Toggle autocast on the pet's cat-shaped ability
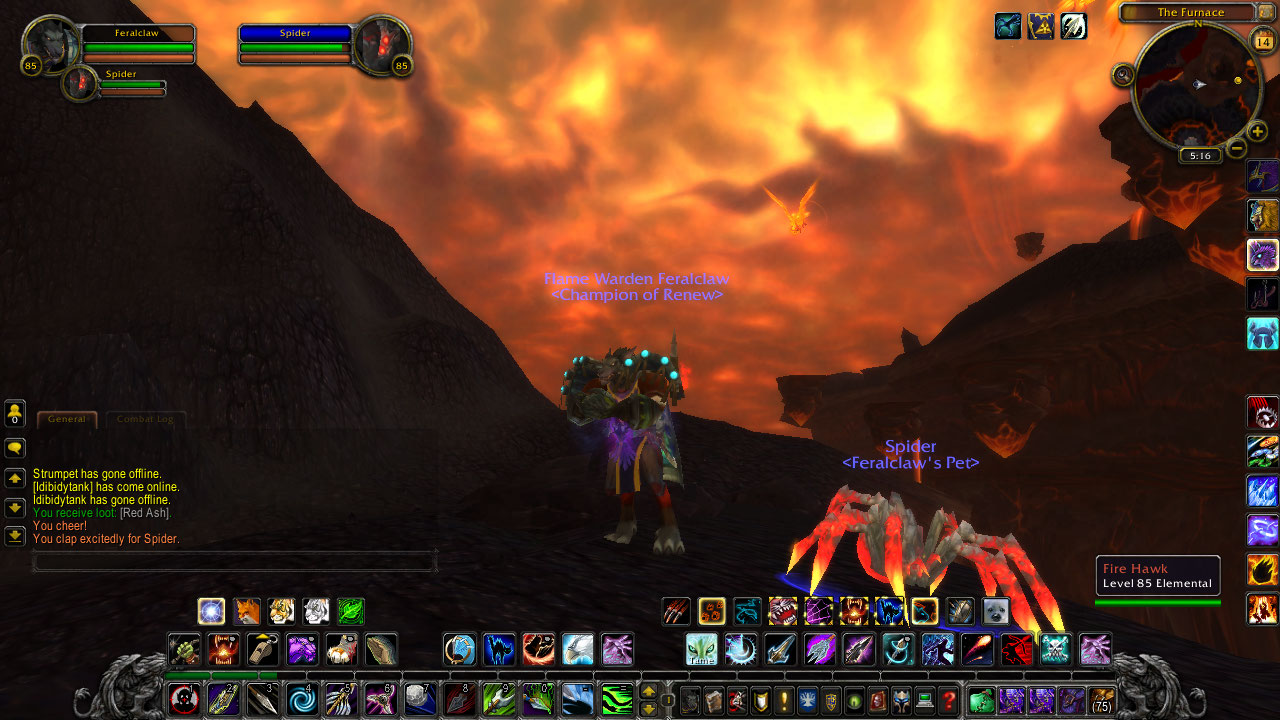 [x=886, y=610]
